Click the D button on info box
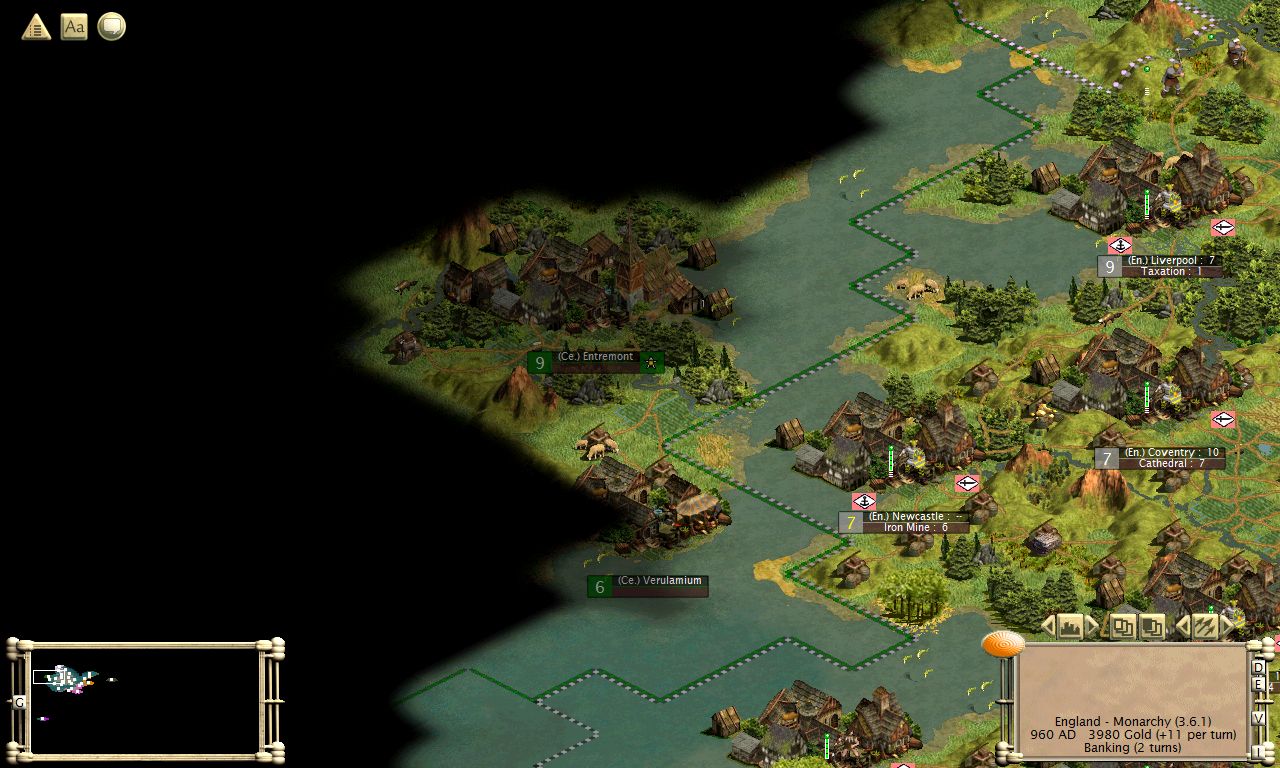 click(1259, 668)
